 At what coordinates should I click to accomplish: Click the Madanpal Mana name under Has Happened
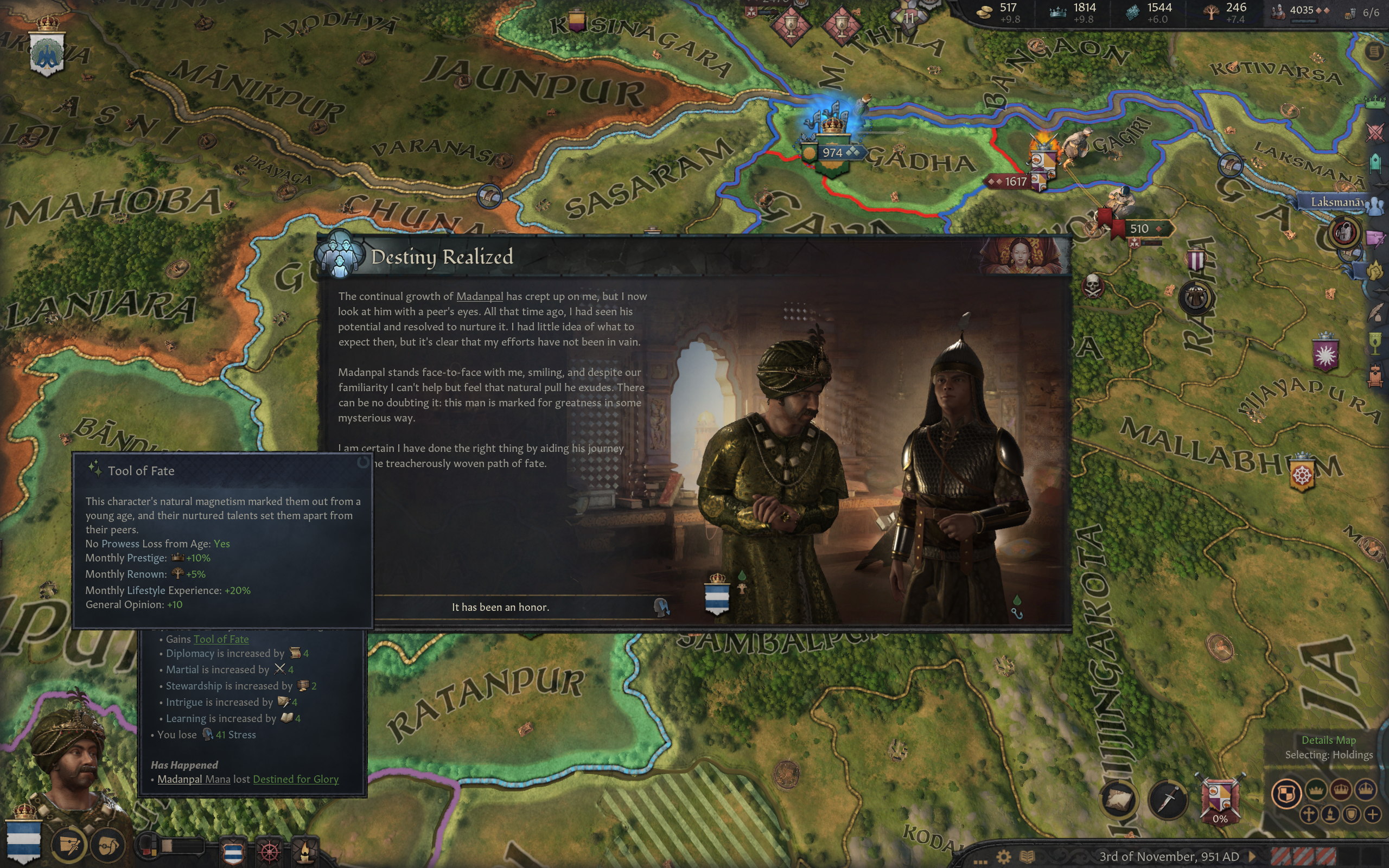pyautogui.click(x=193, y=779)
